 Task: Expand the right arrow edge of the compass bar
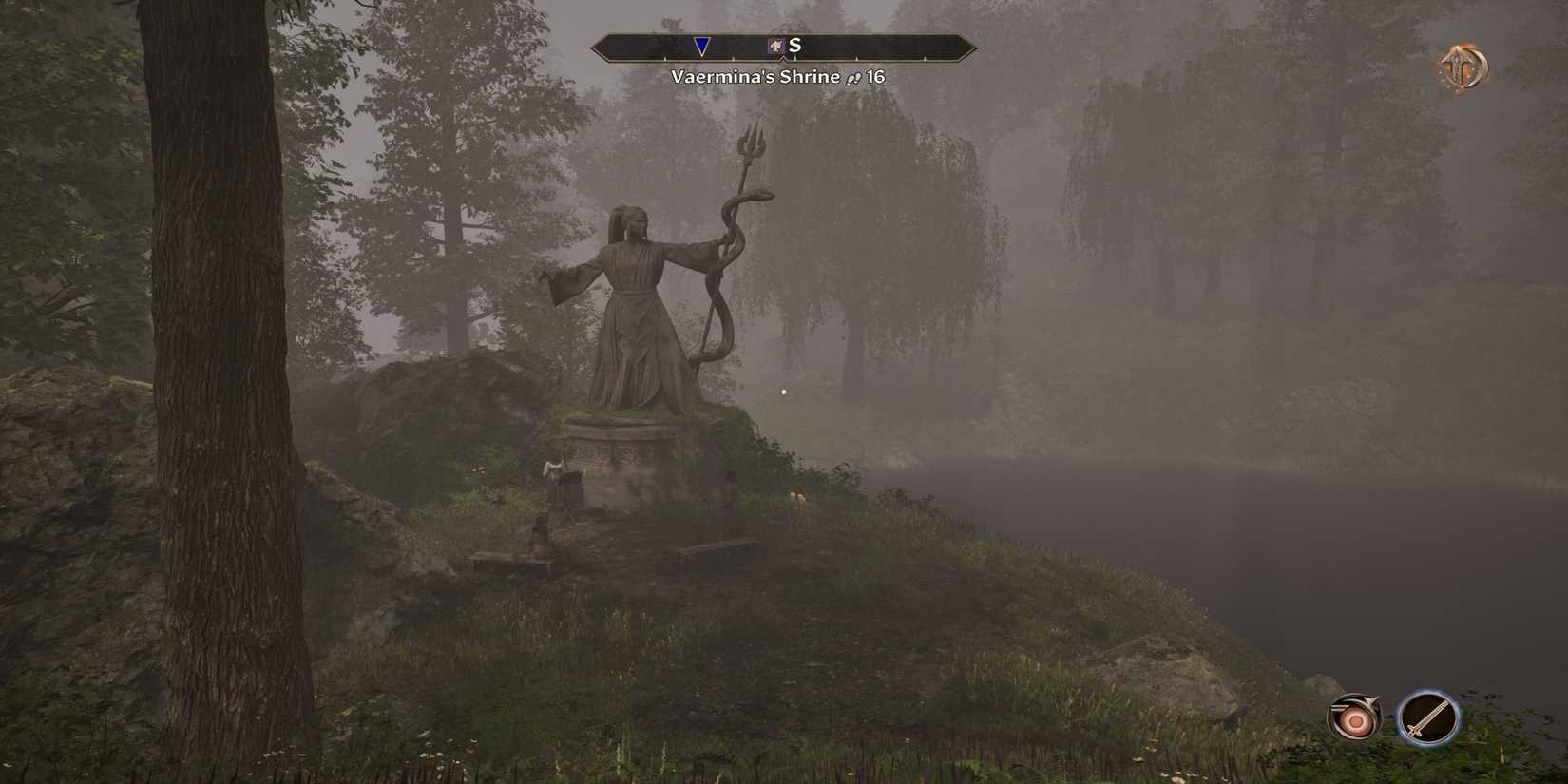coord(970,46)
